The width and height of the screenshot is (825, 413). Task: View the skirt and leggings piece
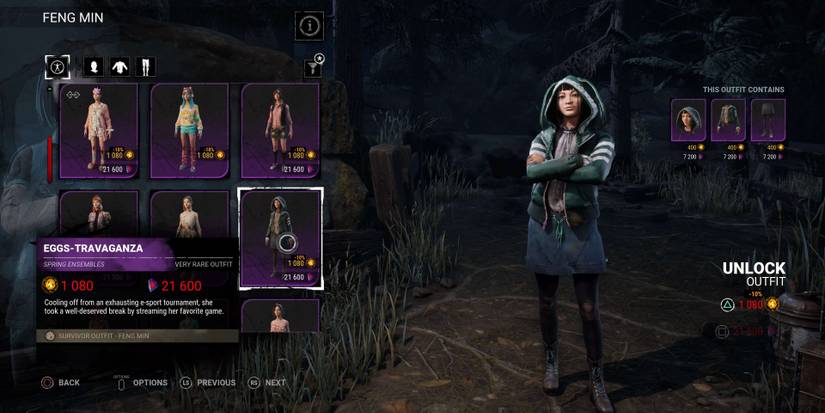(x=768, y=120)
